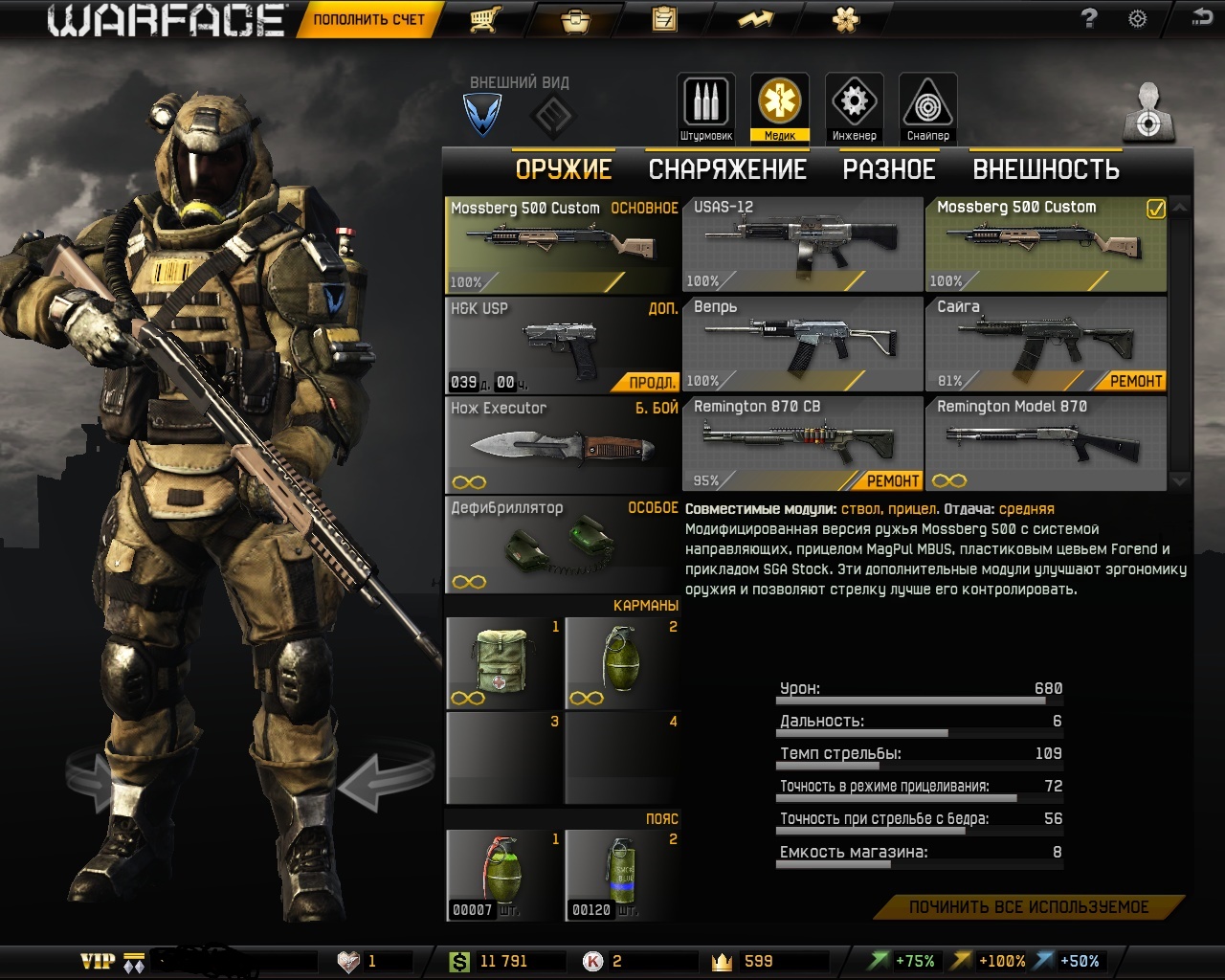Open the shop cart icon
The width and height of the screenshot is (1225, 980).
coord(485,19)
